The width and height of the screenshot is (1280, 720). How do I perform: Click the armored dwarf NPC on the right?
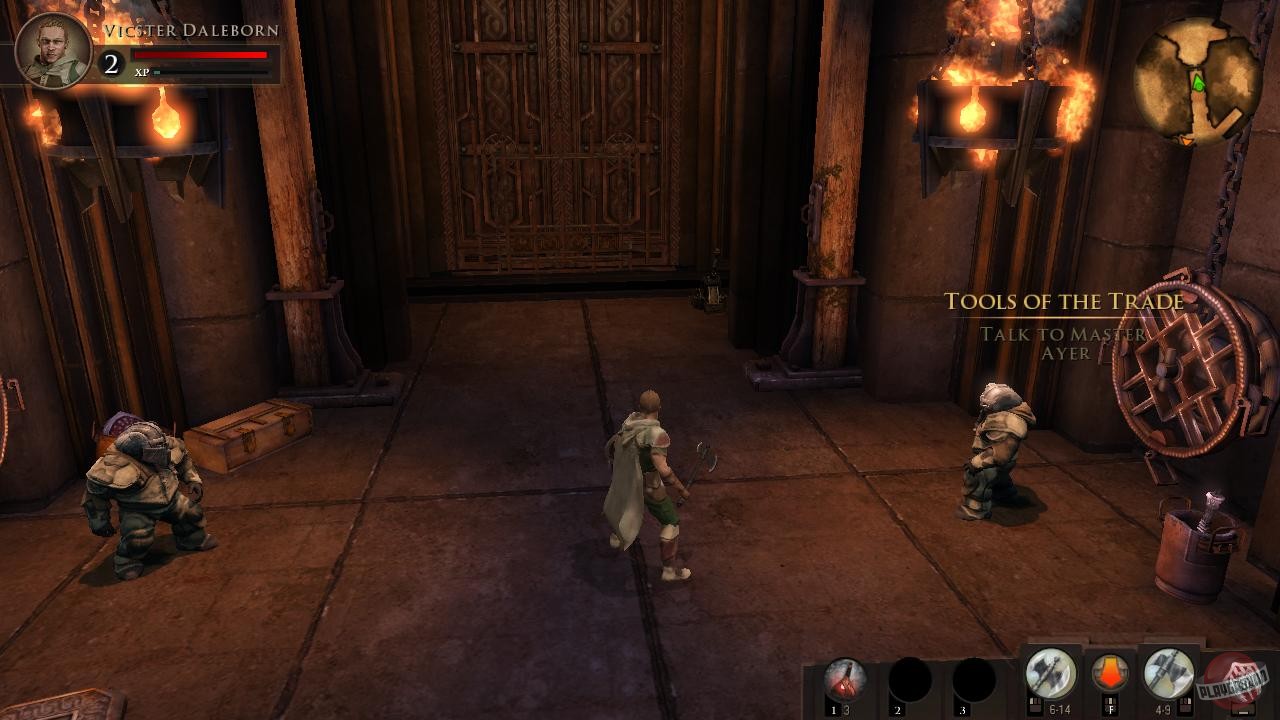pyautogui.click(x=995, y=460)
